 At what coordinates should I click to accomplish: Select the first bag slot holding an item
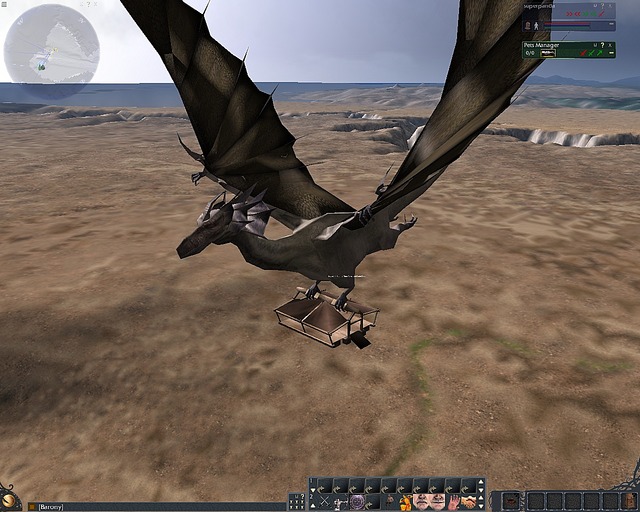pos(511,500)
